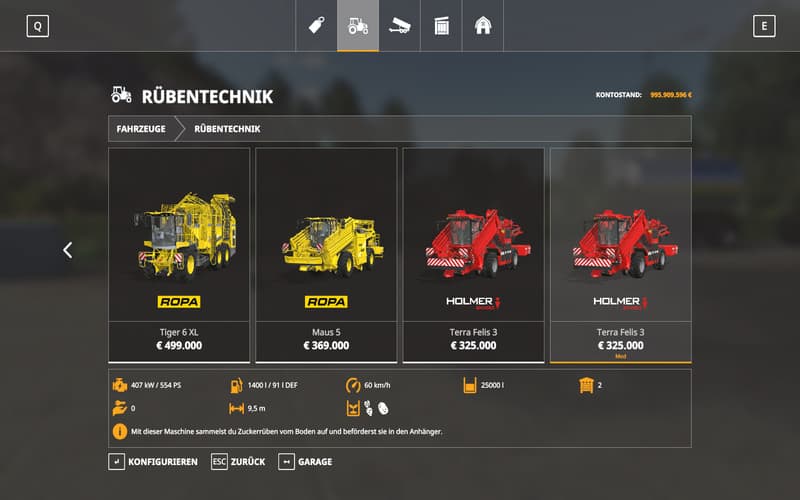Go to the previous page with left arrow
The height and width of the screenshot is (500, 800).
(x=68, y=250)
